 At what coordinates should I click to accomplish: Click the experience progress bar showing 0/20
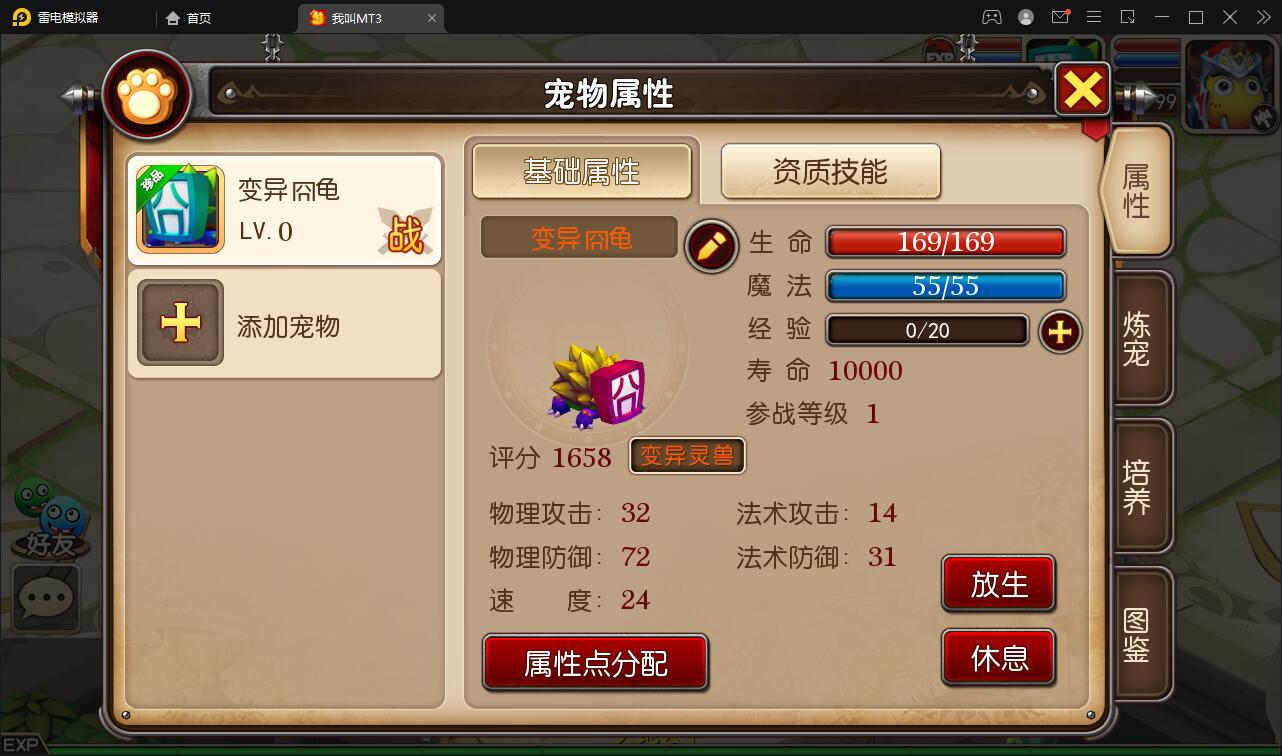pyautogui.click(x=926, y=330)
